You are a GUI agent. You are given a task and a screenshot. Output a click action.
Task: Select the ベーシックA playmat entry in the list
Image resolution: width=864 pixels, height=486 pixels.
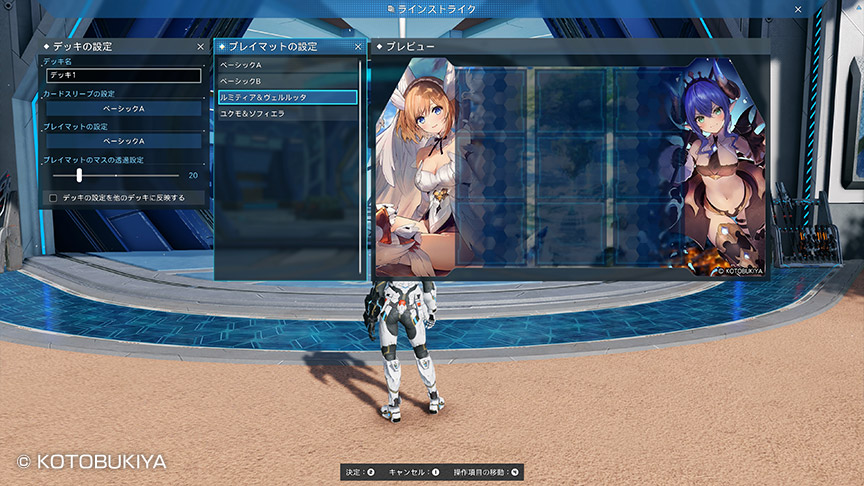[x=287, y=65]
